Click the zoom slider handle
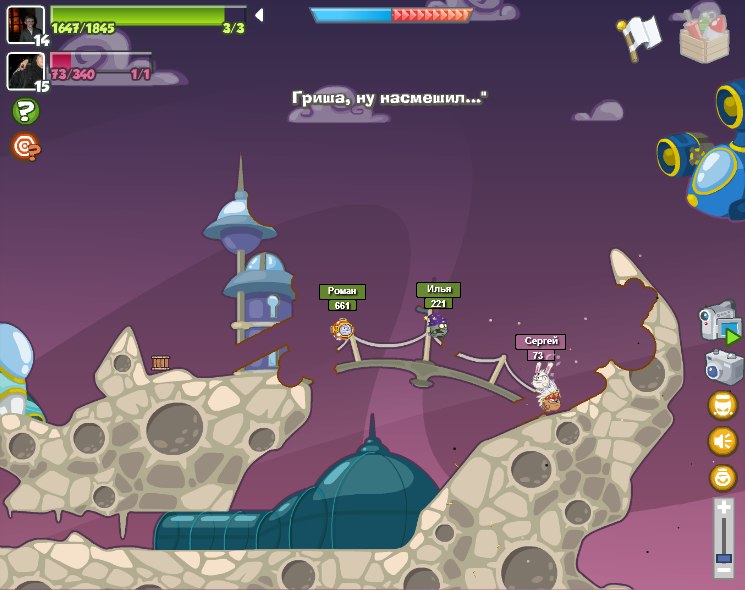 point(723,558)
